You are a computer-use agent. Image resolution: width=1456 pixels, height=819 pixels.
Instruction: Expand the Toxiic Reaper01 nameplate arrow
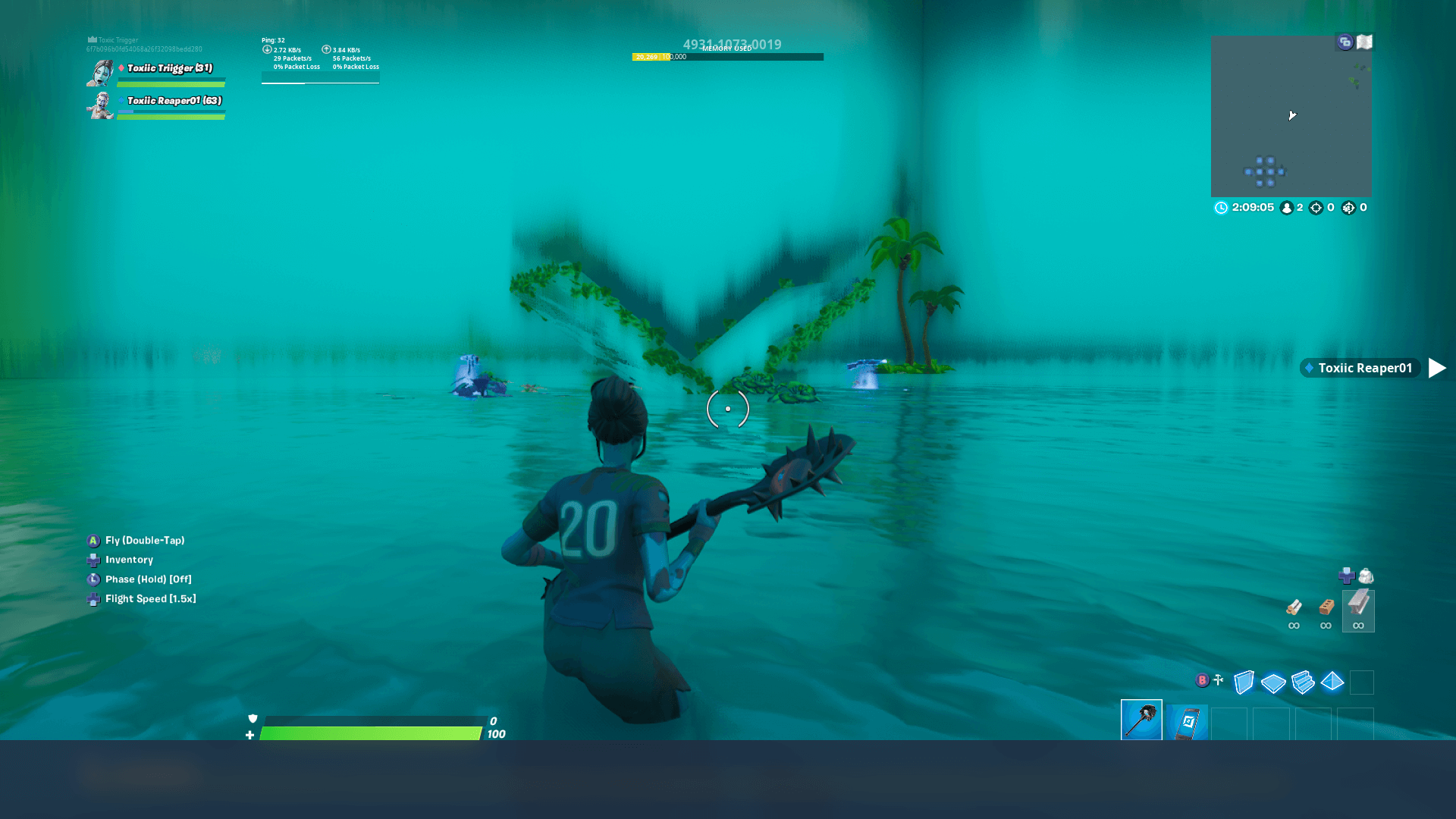click(1437, 368)
